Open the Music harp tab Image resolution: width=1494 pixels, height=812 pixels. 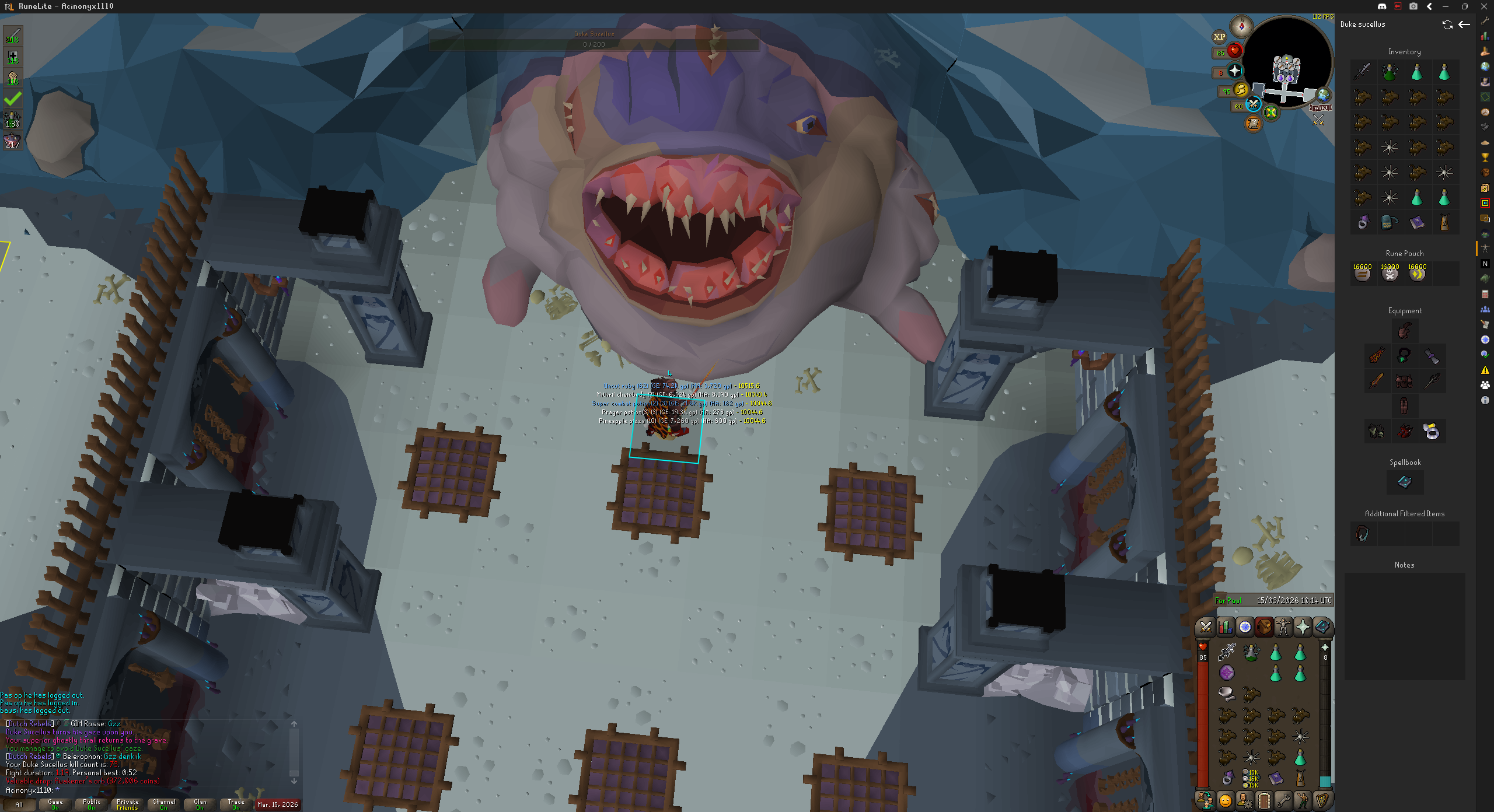click(x=1322, y=800)
